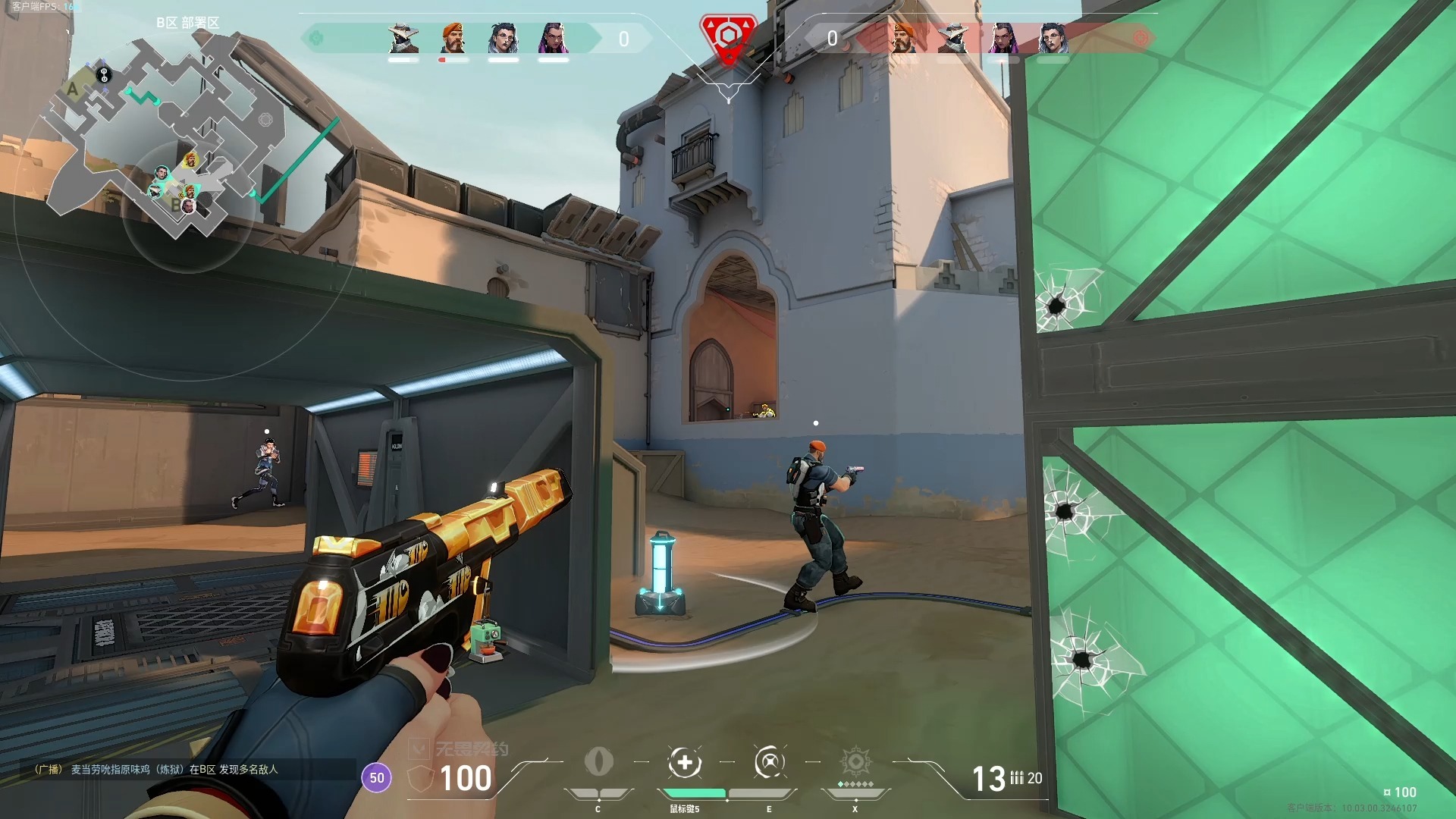The height and width of the screenshot is (819, 1456).
Task: Click the broadcast chat message line
Action: 157,769
